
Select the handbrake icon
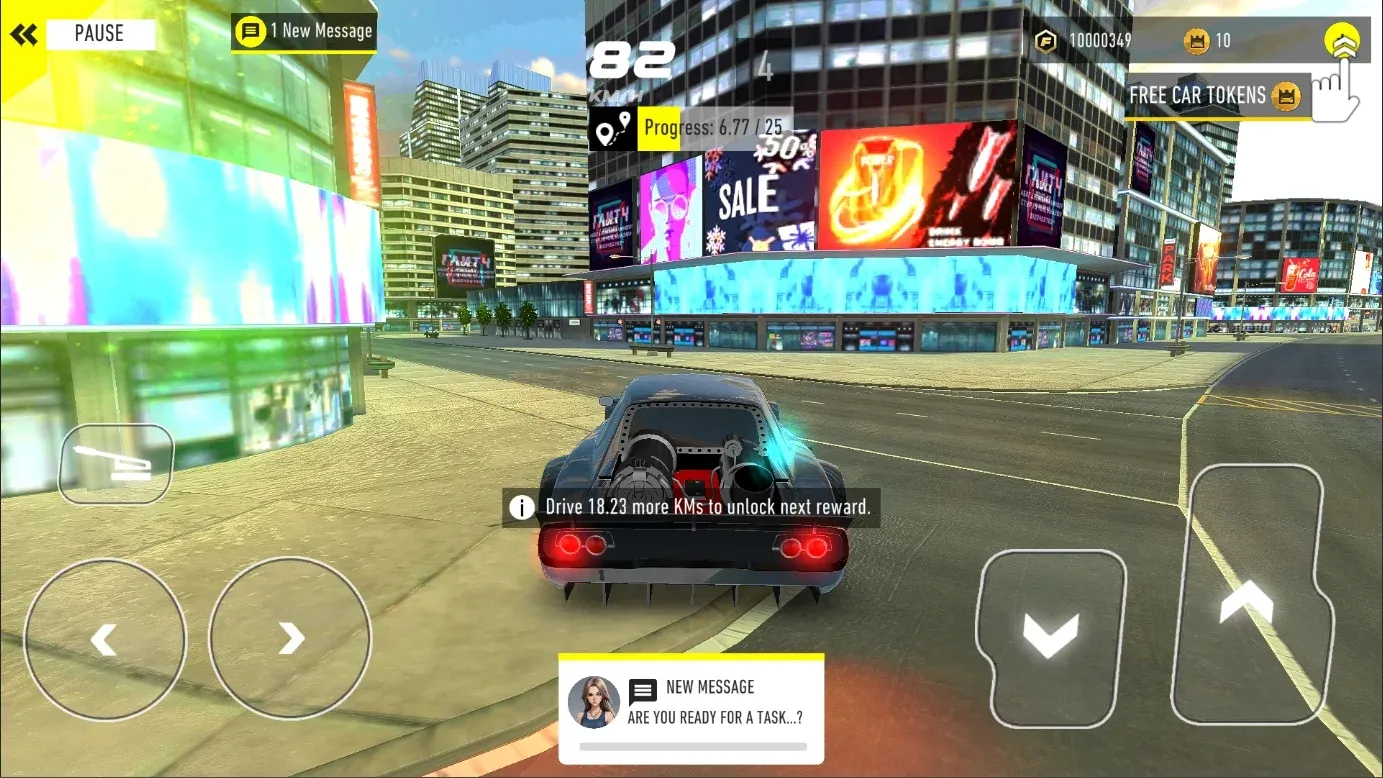coord(115,462)
